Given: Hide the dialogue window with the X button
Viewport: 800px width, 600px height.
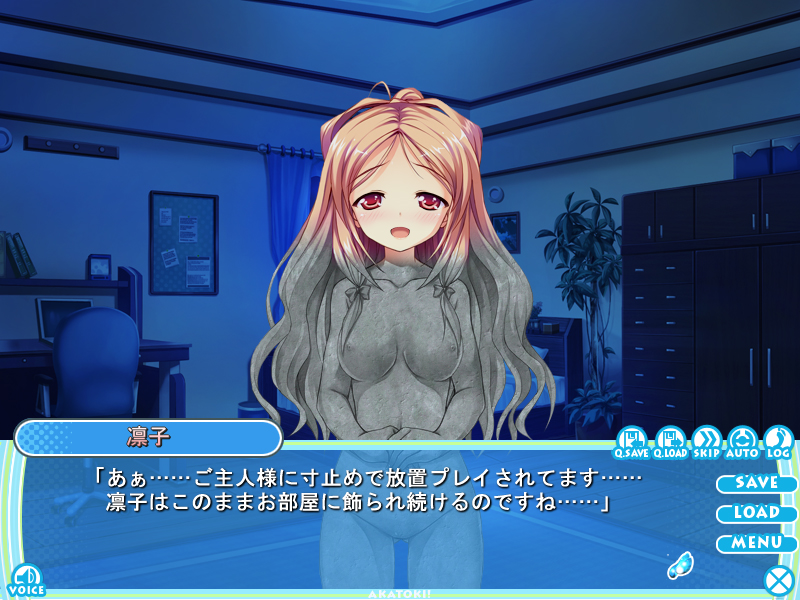Looking at the screenshot, I should [777, 579].
